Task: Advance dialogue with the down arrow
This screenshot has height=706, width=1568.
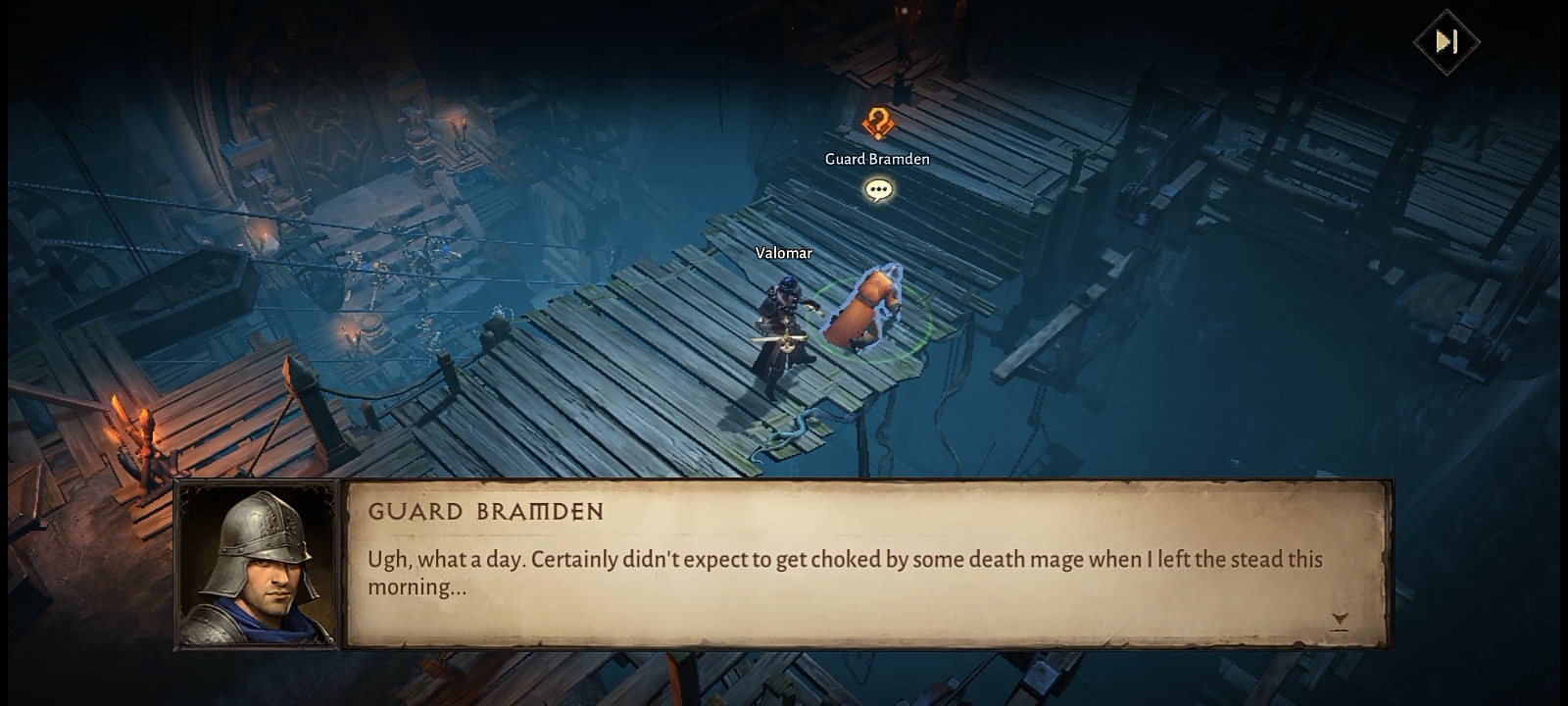Action: pyautogui.click(x=1340, y=620)
